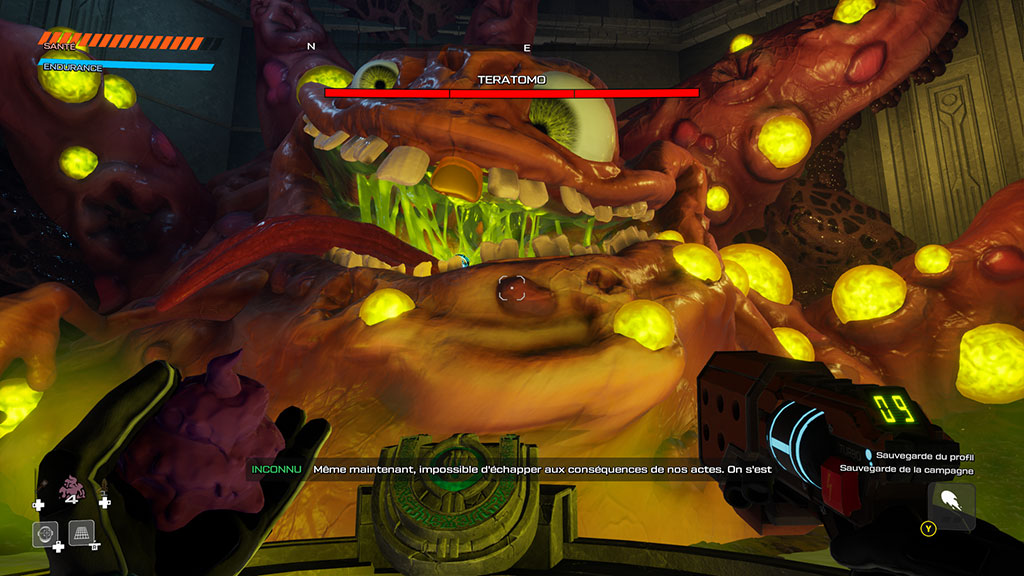This screenshot has width=1024, height=576.
Task: Select the pink creature item with count 4
Action: [71, 489]
